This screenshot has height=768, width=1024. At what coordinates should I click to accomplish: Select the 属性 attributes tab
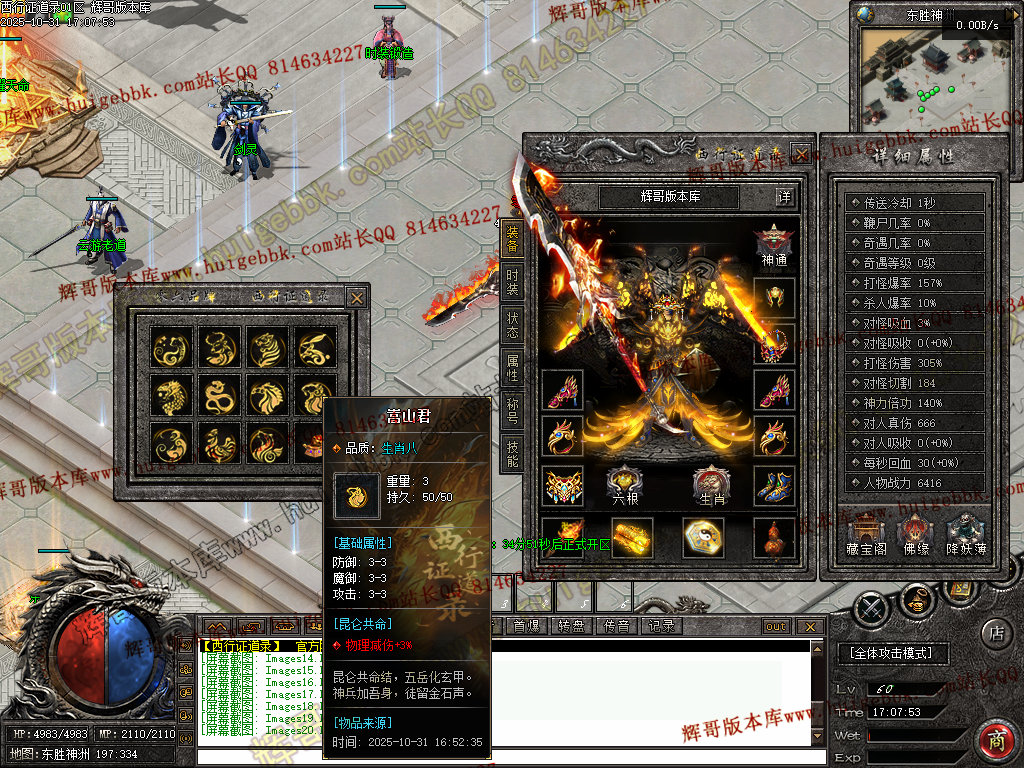(x=512, y=368)
